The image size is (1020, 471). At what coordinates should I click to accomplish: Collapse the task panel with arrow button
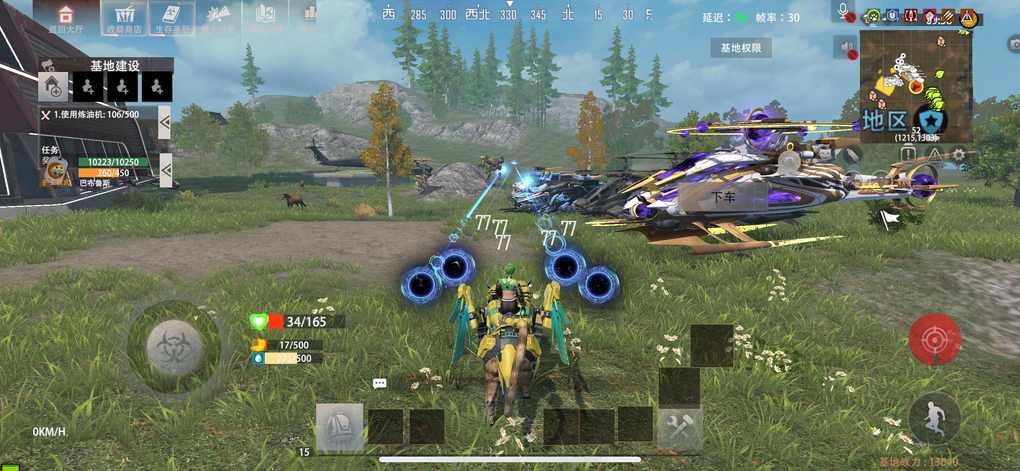click(x=165, y=169)
